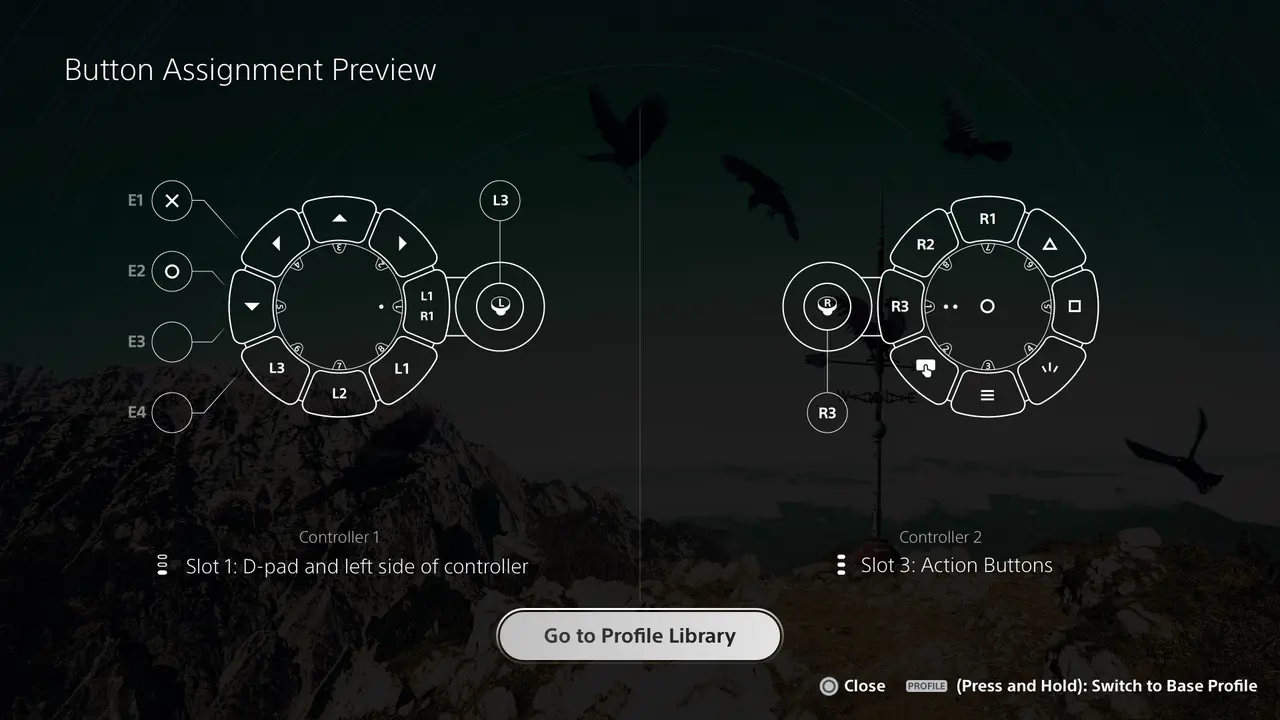Click the L3 label above the left stick
The height and width of the screenshot is (720, 1280).
click(499, 200)
